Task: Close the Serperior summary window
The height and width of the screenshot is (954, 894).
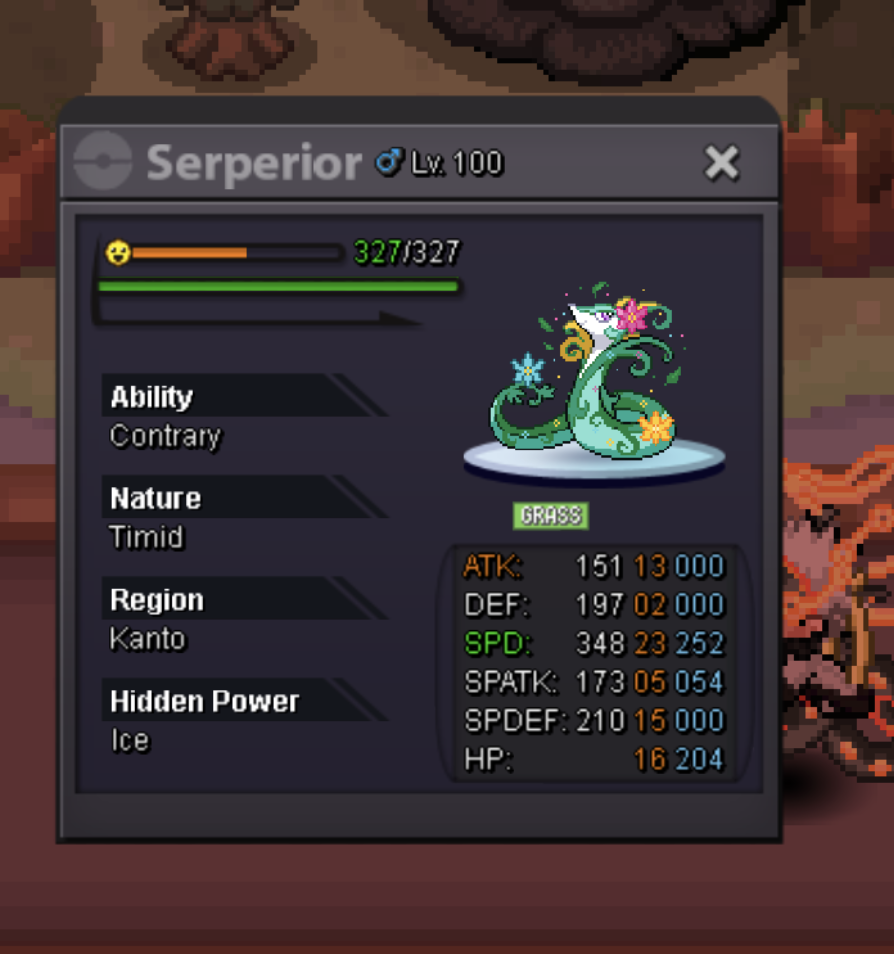Action: coord(721,162)
